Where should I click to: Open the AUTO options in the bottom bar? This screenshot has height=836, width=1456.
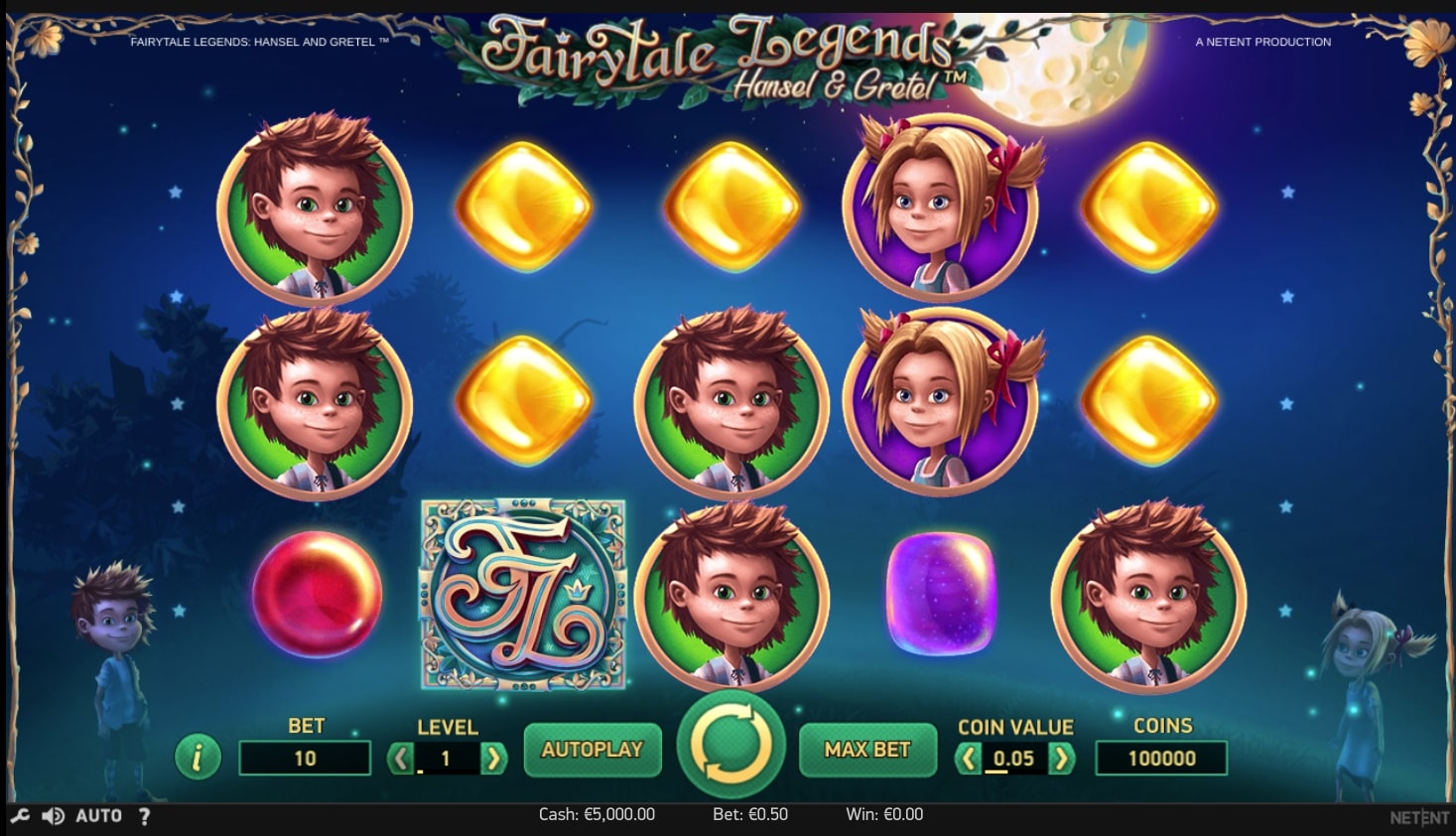tap(99, 816)
